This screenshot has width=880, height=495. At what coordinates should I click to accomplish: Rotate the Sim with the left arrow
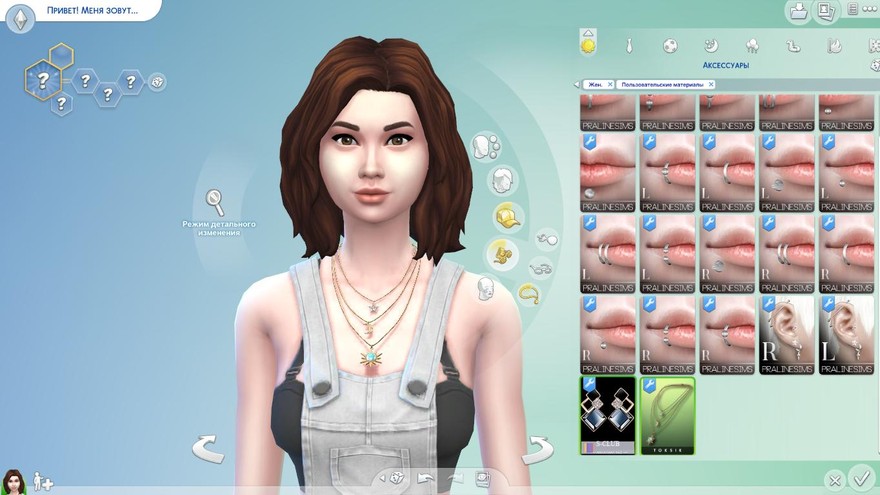pos(208,448)
